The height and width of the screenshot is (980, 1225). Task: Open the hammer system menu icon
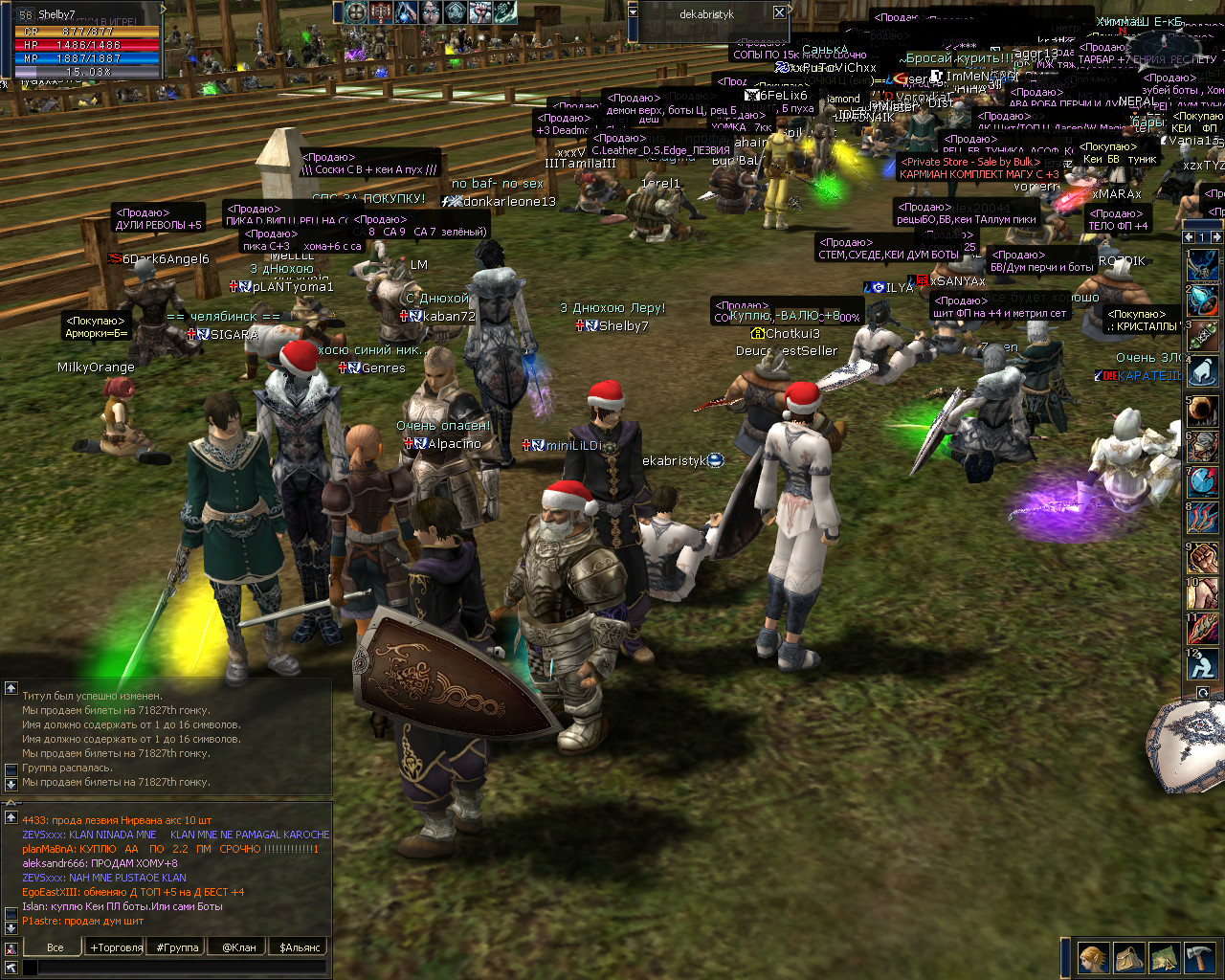point(1199,957)
